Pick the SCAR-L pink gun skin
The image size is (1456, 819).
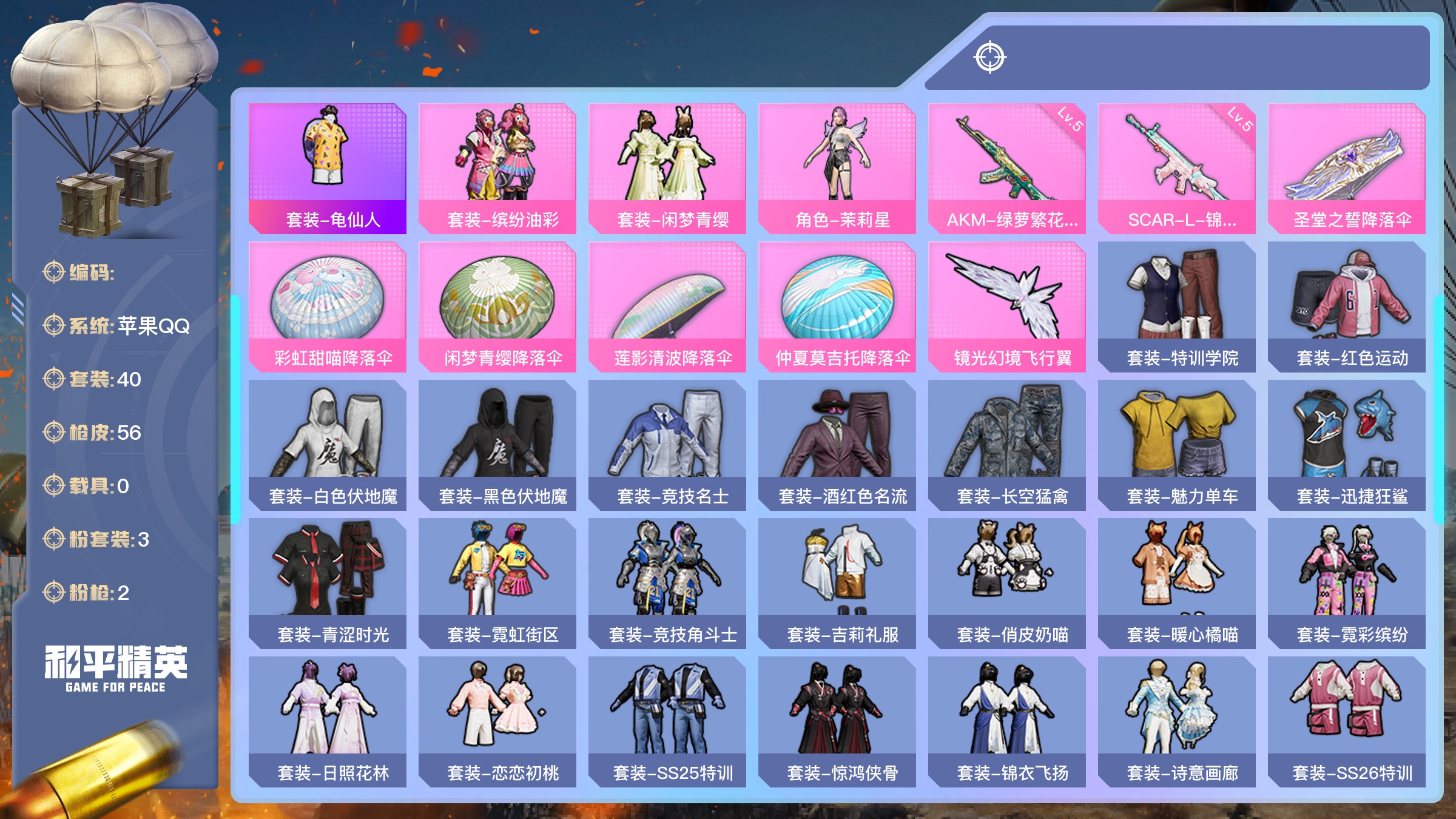tap(1177, 168)
